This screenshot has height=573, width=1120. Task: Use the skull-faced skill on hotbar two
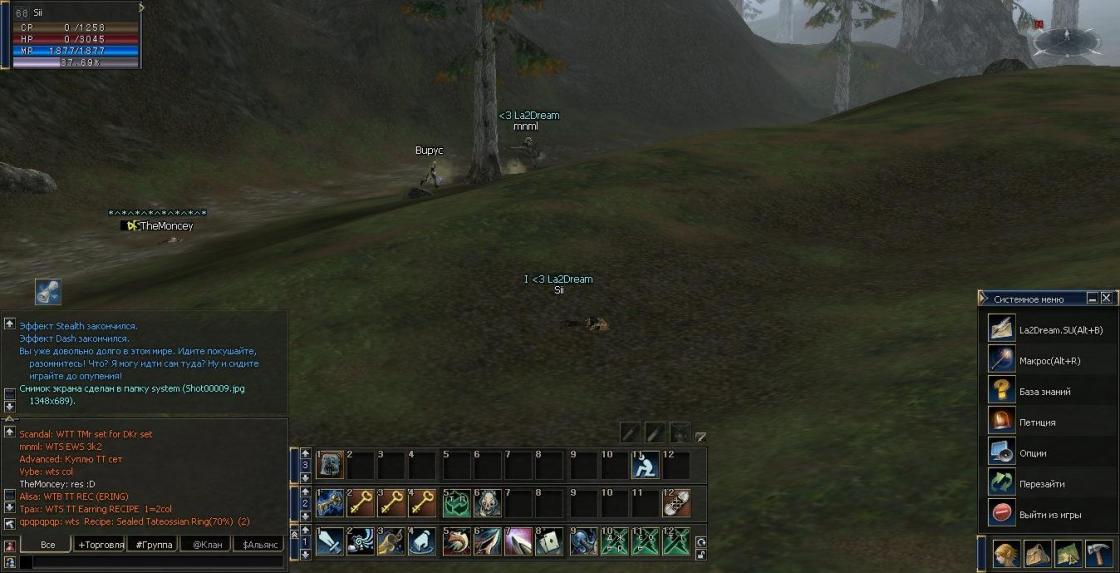pyautogui.click(x=488, y=502)
